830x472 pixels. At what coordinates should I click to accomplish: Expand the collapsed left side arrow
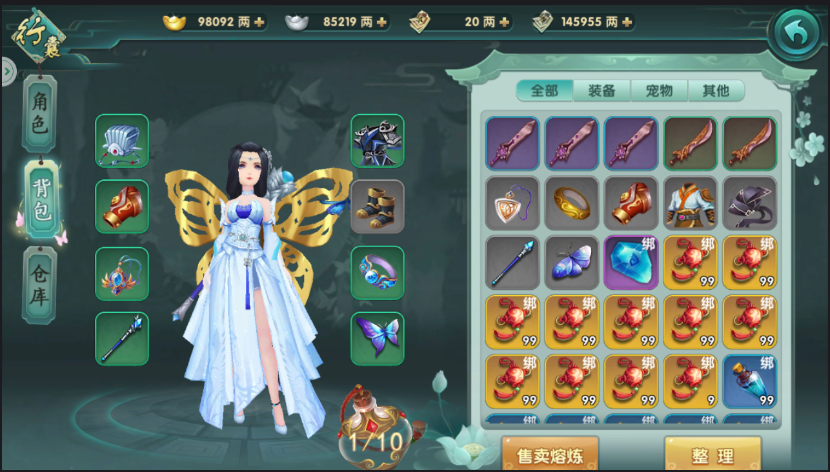(x=7, y=70)
